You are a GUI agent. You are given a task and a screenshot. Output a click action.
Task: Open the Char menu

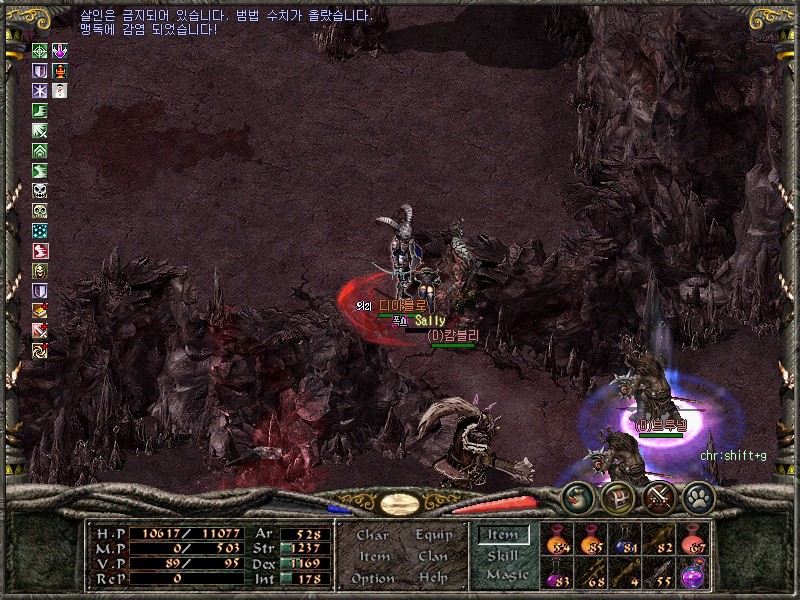(x=372, y=536)
